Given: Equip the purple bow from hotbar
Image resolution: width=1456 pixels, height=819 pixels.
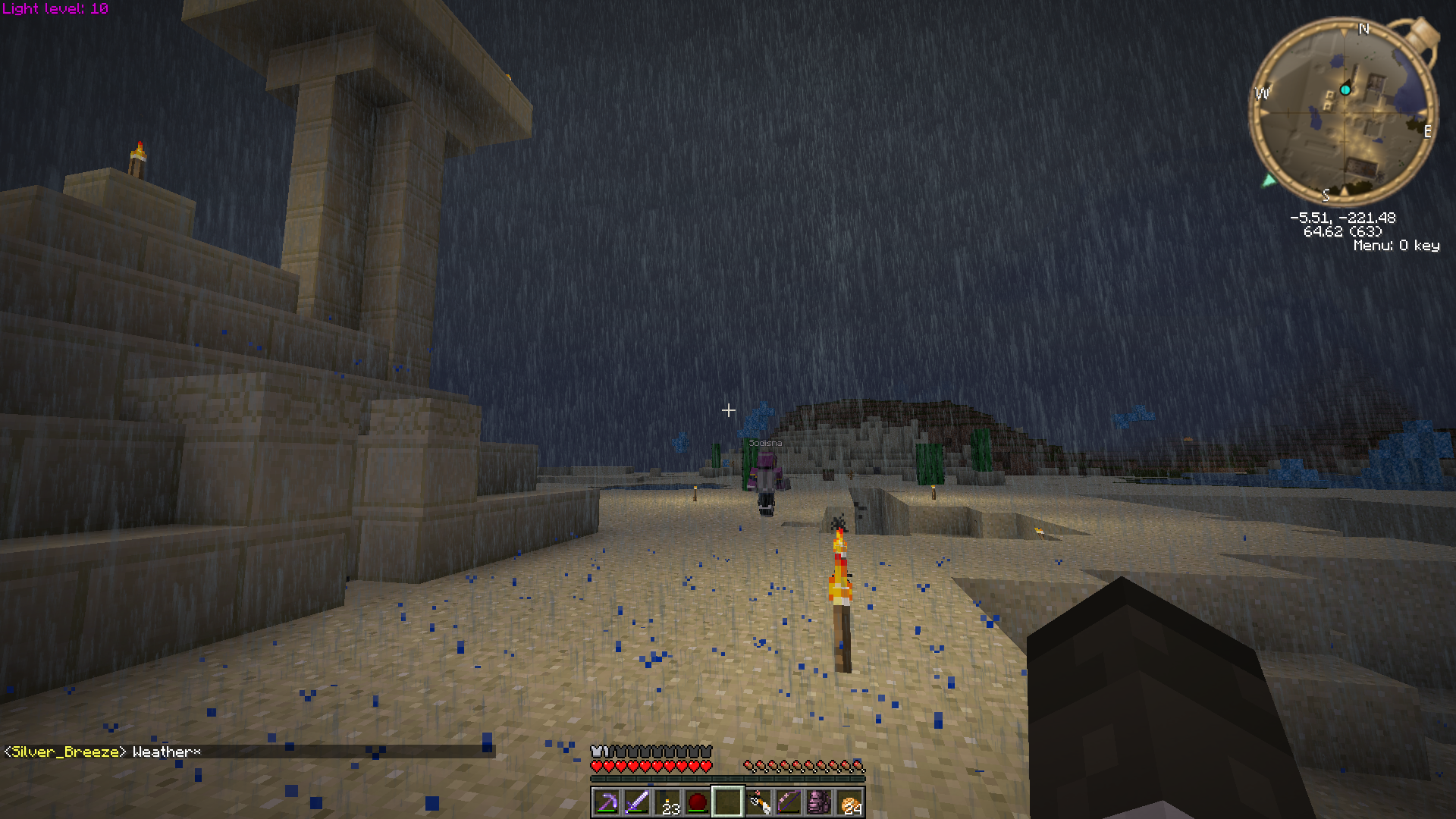Looking at the screenshot, I should [x=789, y=802].
